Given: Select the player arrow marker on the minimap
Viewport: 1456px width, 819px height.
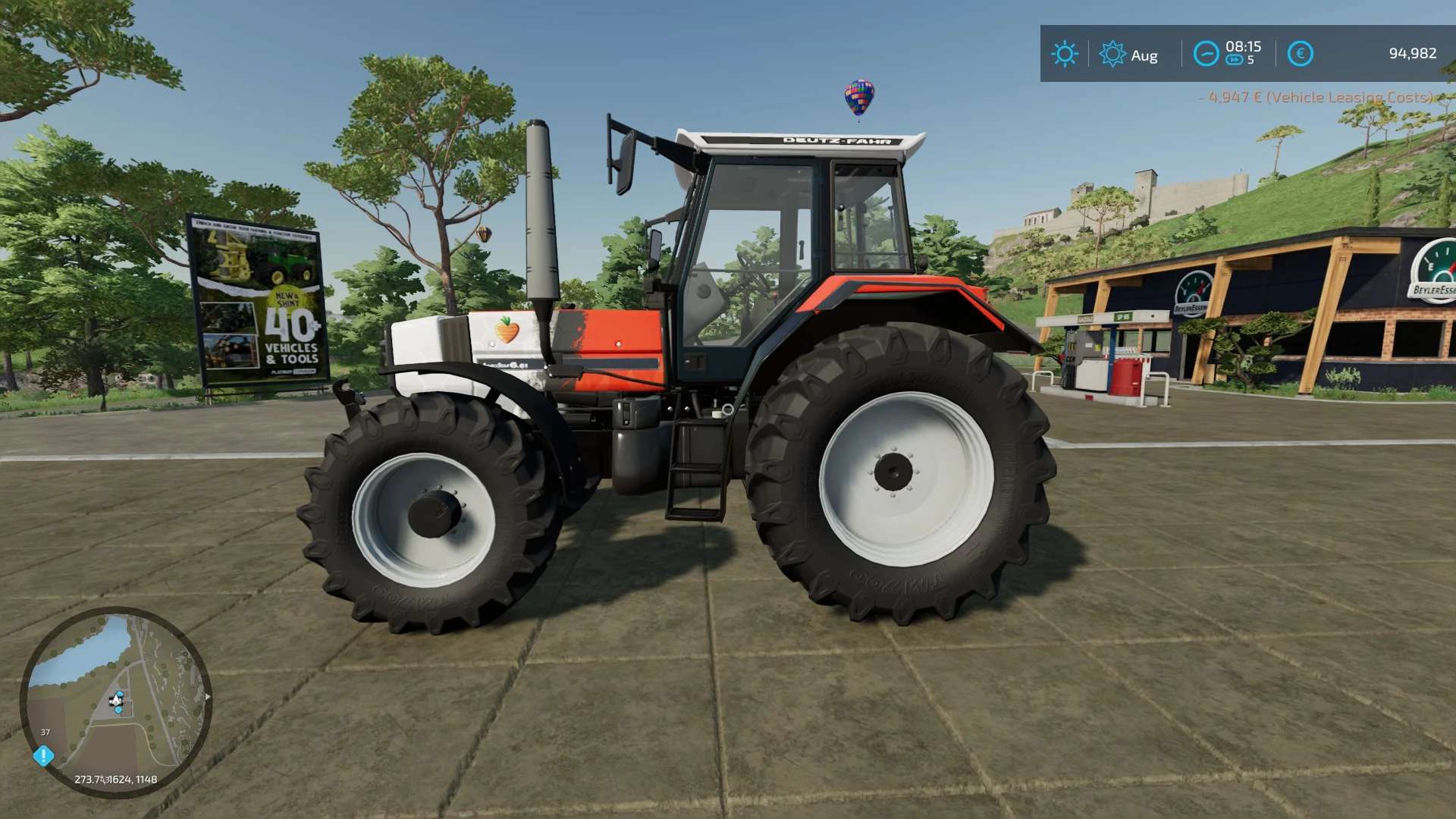Looking at the screenshot, I should (x=116, y=700).
